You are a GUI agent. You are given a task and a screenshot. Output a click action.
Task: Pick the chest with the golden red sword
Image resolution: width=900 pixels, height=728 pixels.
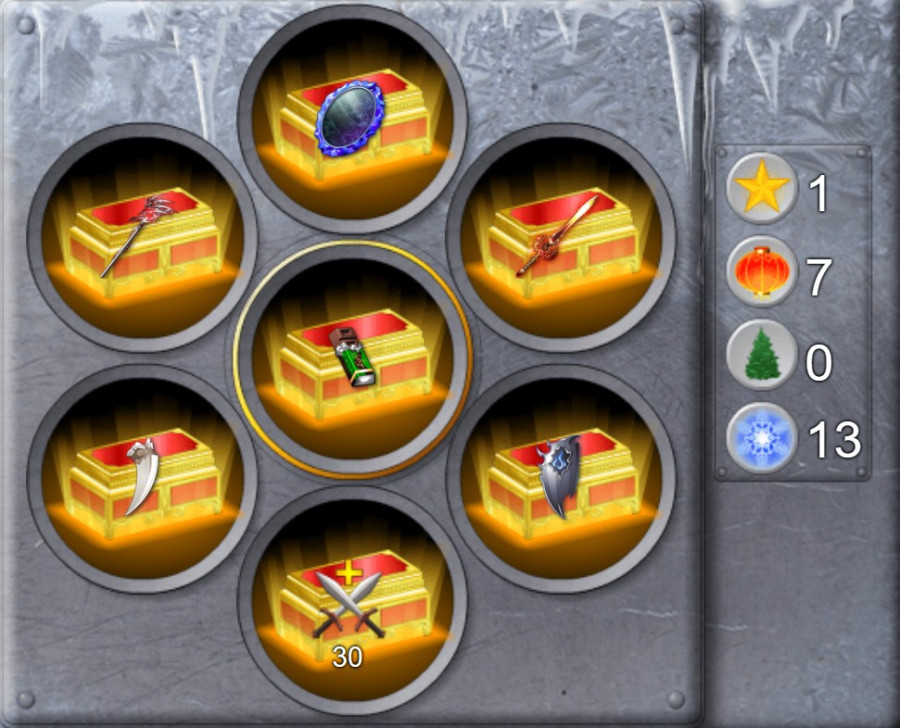tap(560, 238)
